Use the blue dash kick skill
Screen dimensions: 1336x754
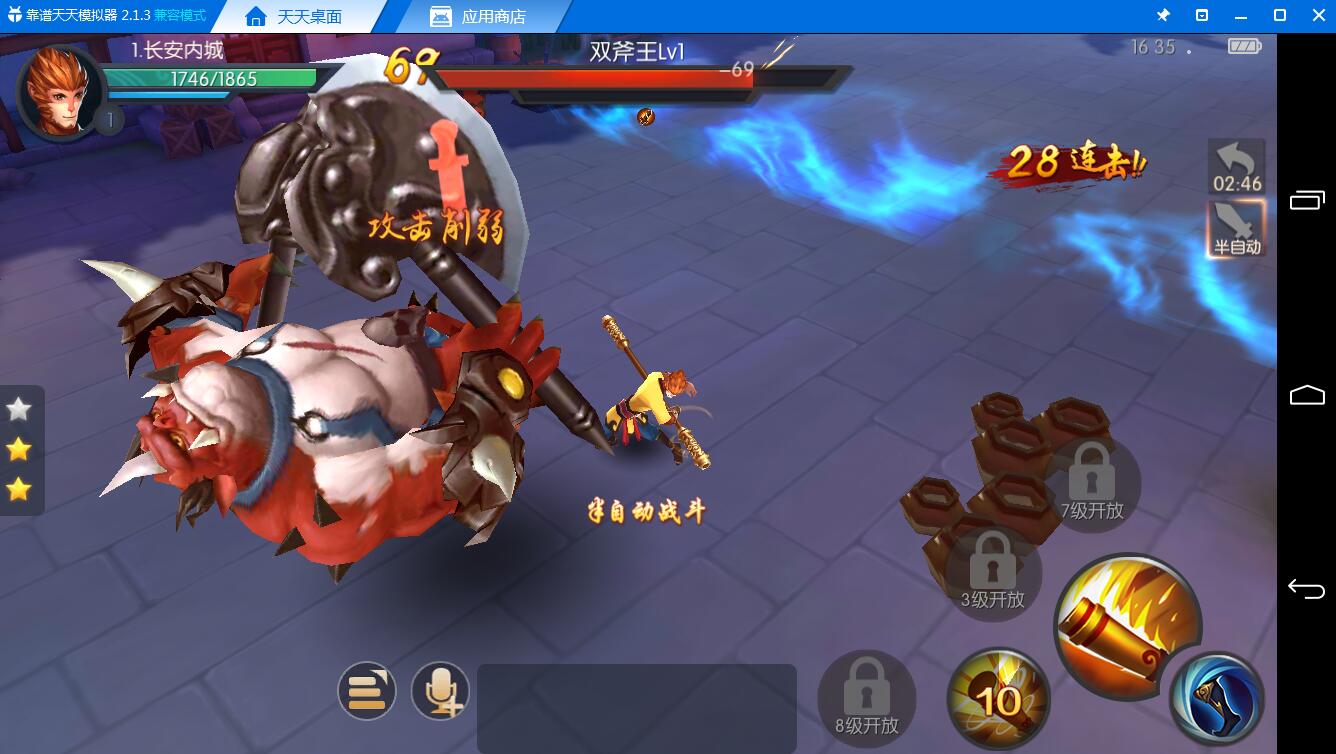tap(1217, 699)
